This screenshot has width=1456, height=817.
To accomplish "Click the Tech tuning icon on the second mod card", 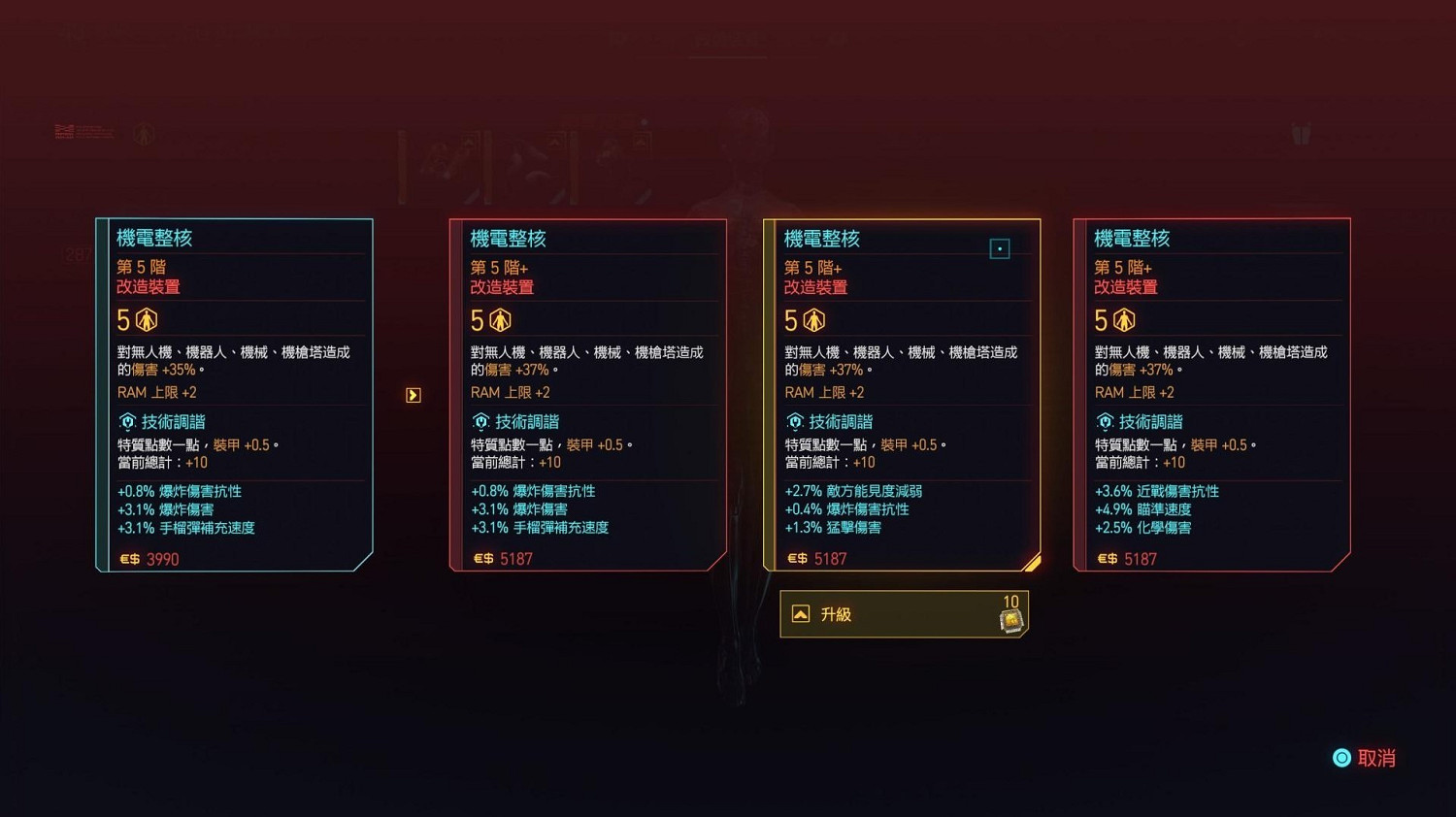I will click(x=481, y=421).
